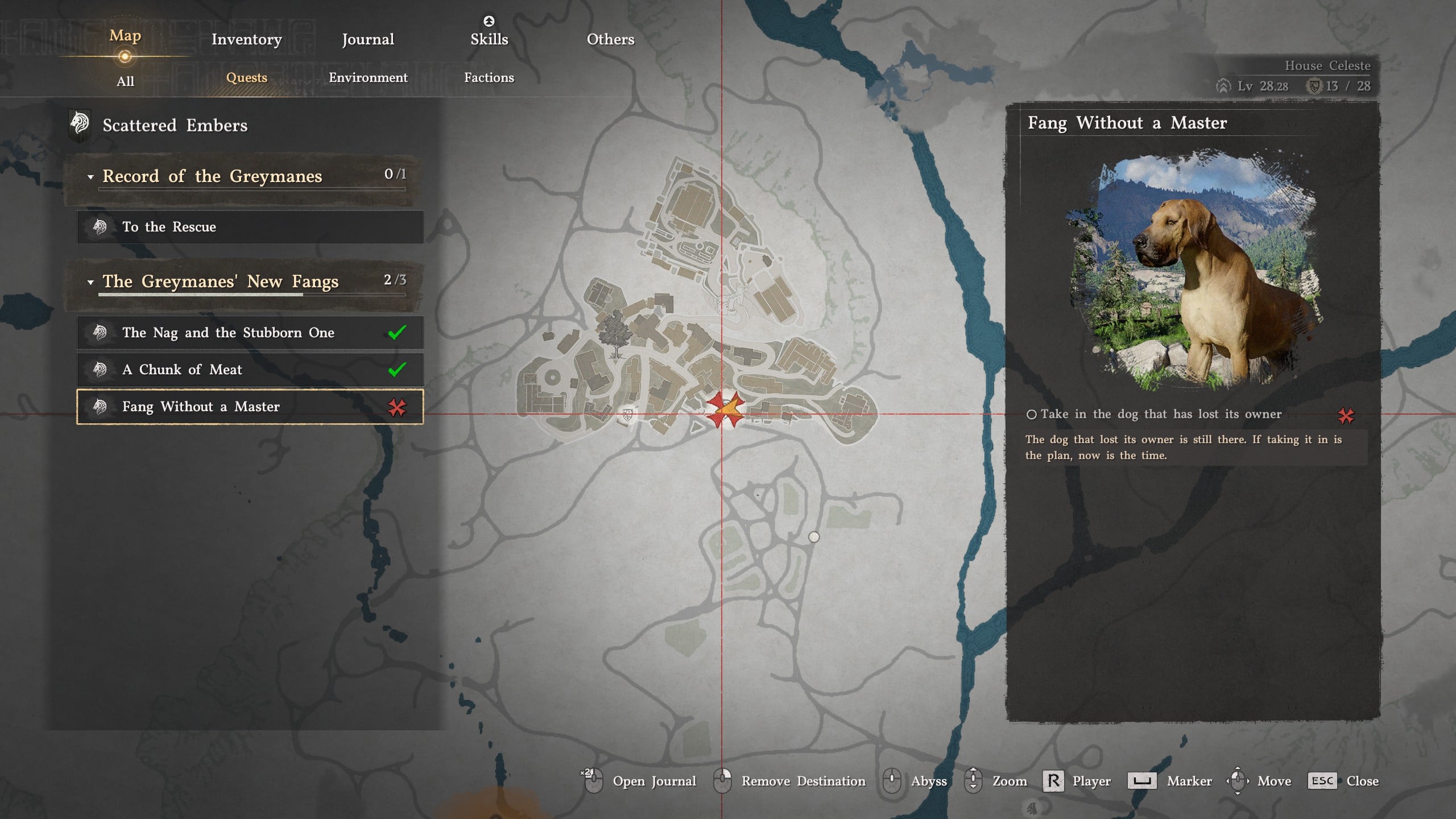
Task: Select the Factions map filter
Action: pos(489,77)
